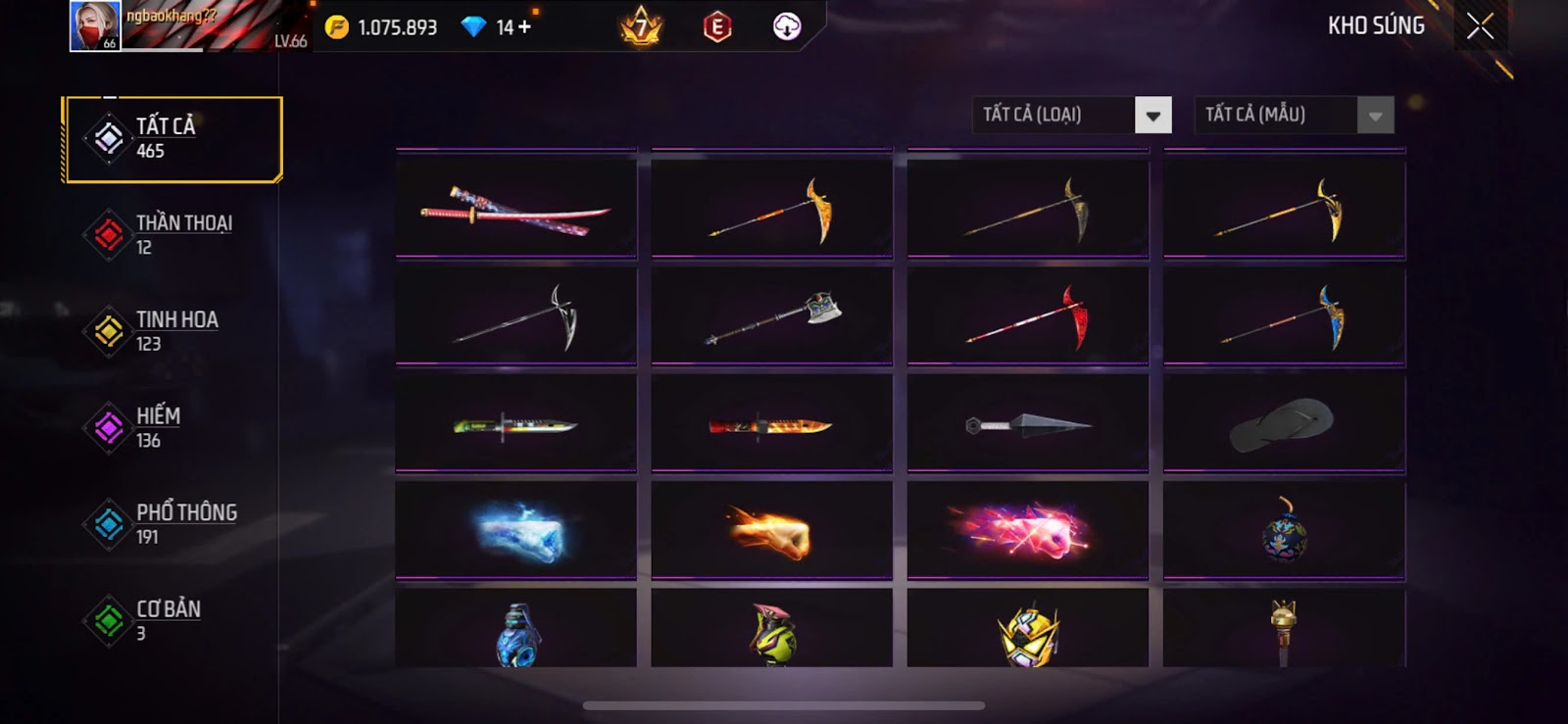Choose the silver battle axe skin

tap(772, 316)
